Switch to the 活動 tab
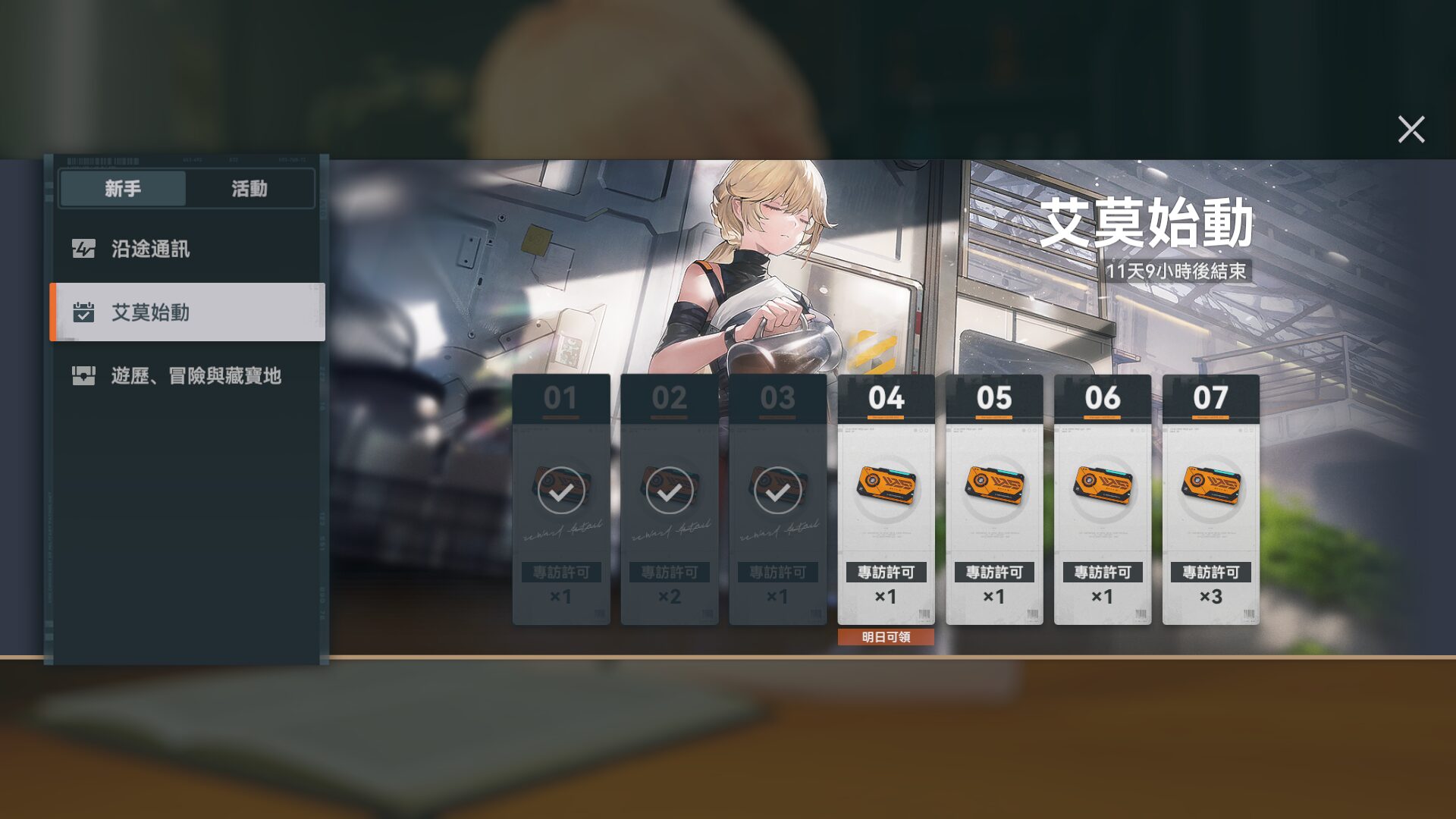The width and height of the screenshot is (1456, 819). click(249, 188)
